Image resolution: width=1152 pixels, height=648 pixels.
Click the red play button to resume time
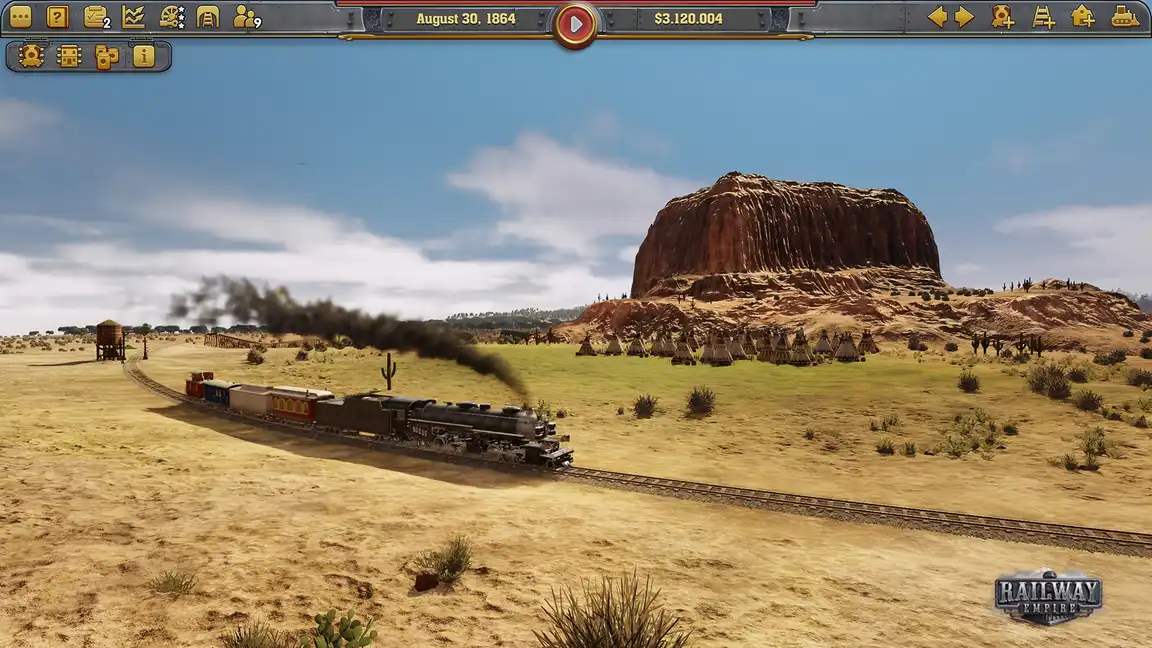pyautogui.click(x=575, y=23)
